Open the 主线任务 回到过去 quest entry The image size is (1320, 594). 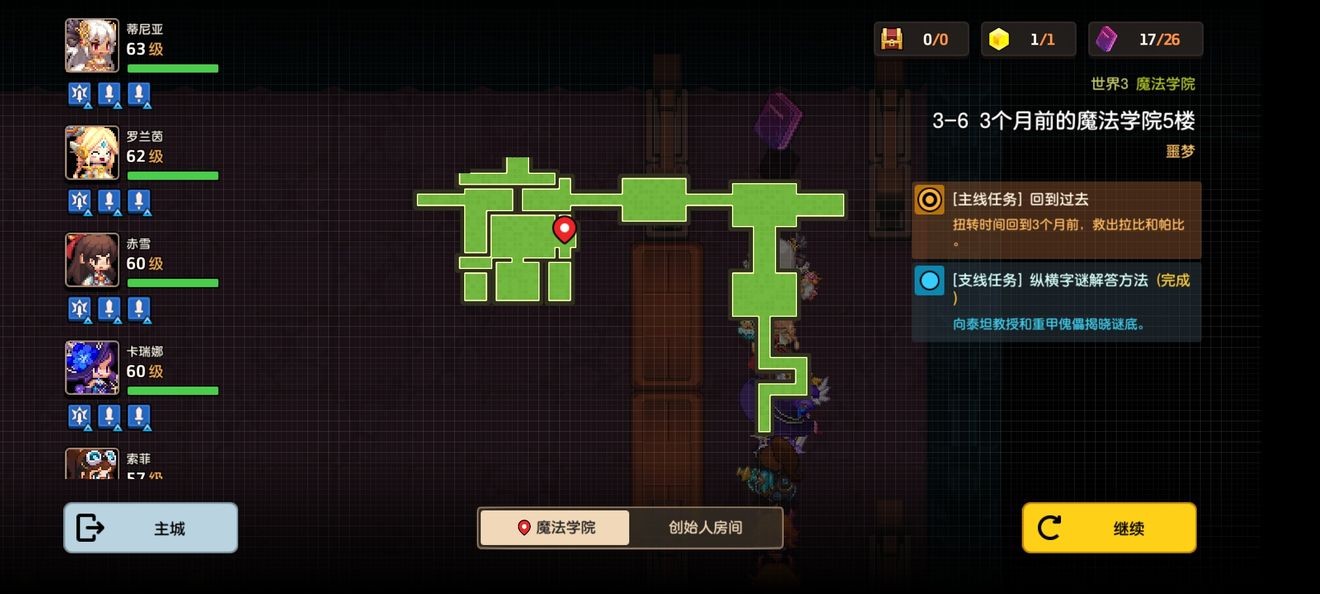click(1056, 220)
